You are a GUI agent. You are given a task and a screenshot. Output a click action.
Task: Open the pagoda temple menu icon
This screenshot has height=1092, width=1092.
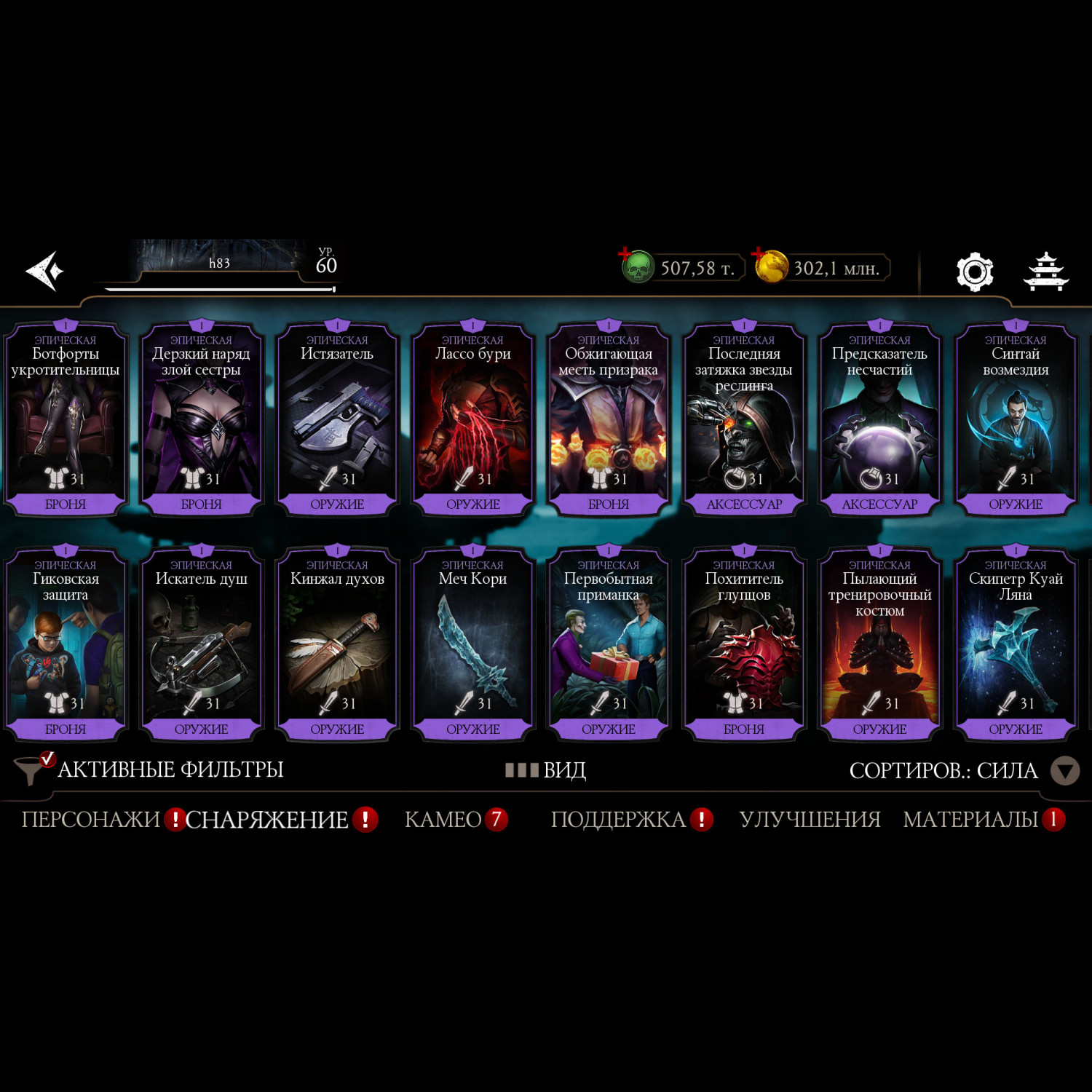coord(1045,272)
